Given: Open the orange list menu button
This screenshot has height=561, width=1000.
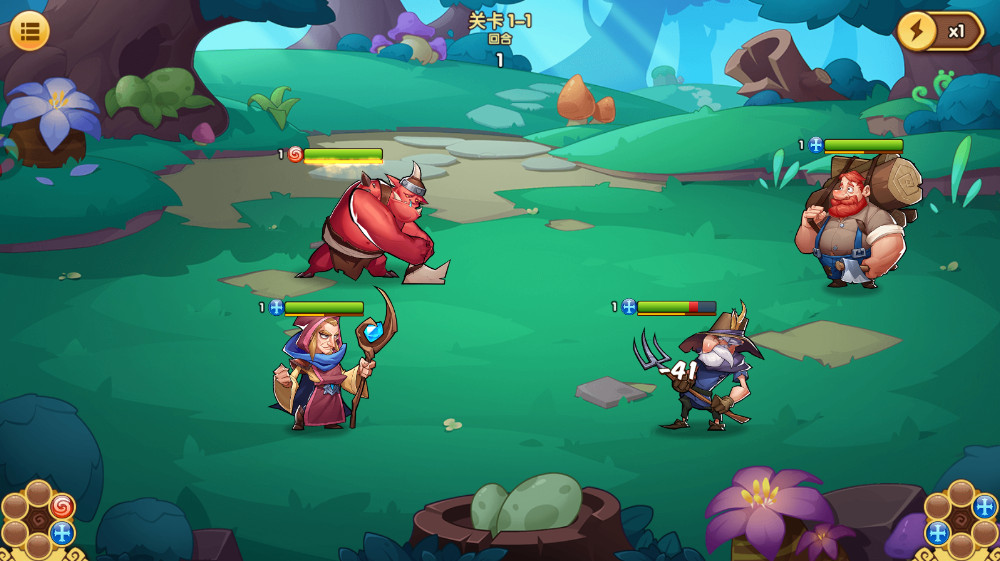Looking at the screenshot, I should (30, 31).
